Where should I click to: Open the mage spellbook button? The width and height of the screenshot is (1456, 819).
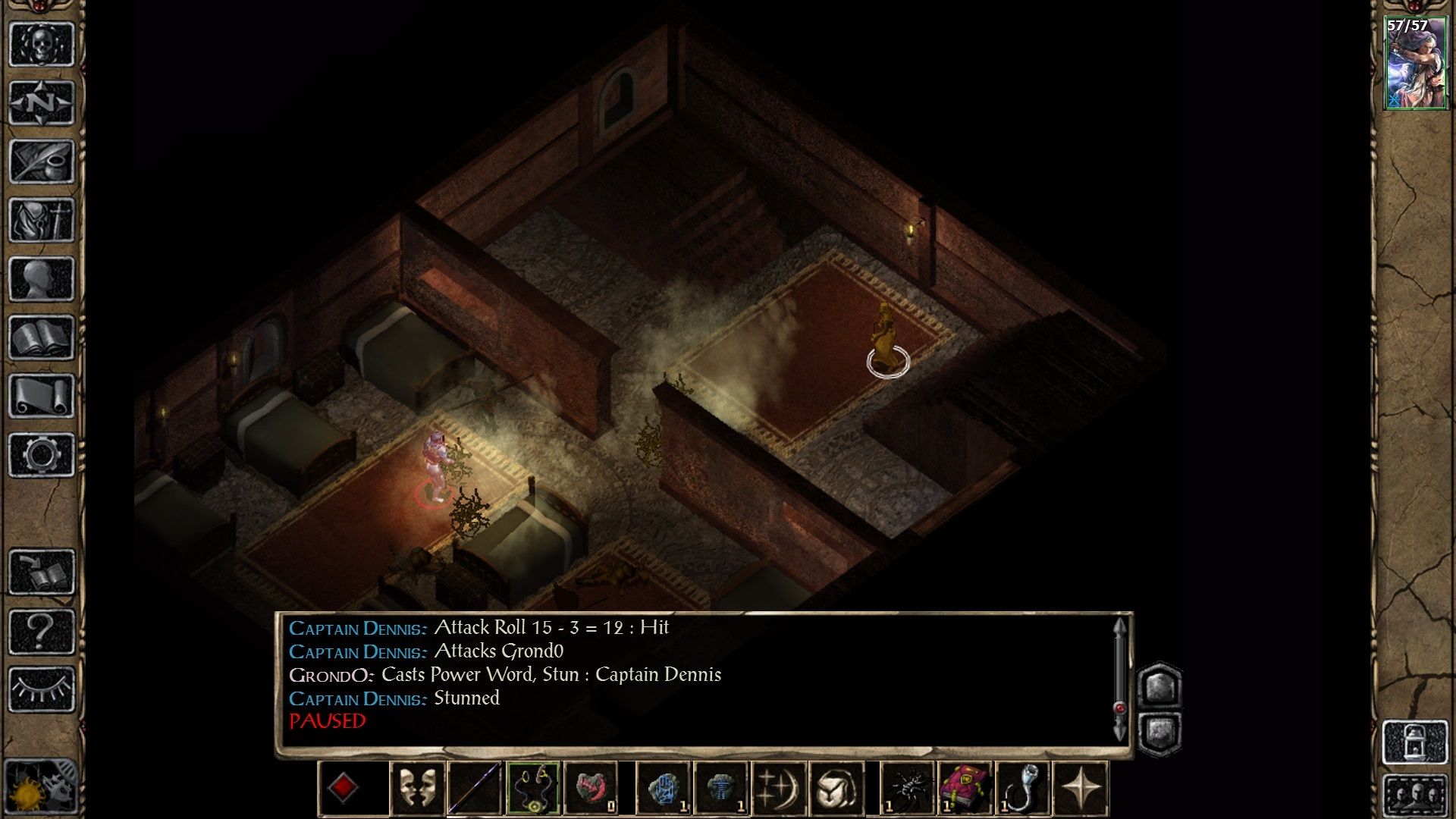[x=42, y=337]
